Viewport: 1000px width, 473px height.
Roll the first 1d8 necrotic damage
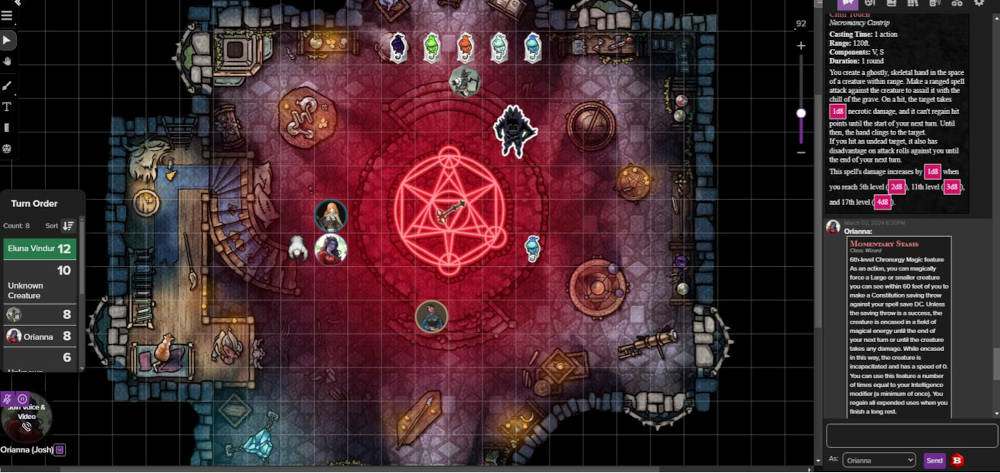coord(838,112)
